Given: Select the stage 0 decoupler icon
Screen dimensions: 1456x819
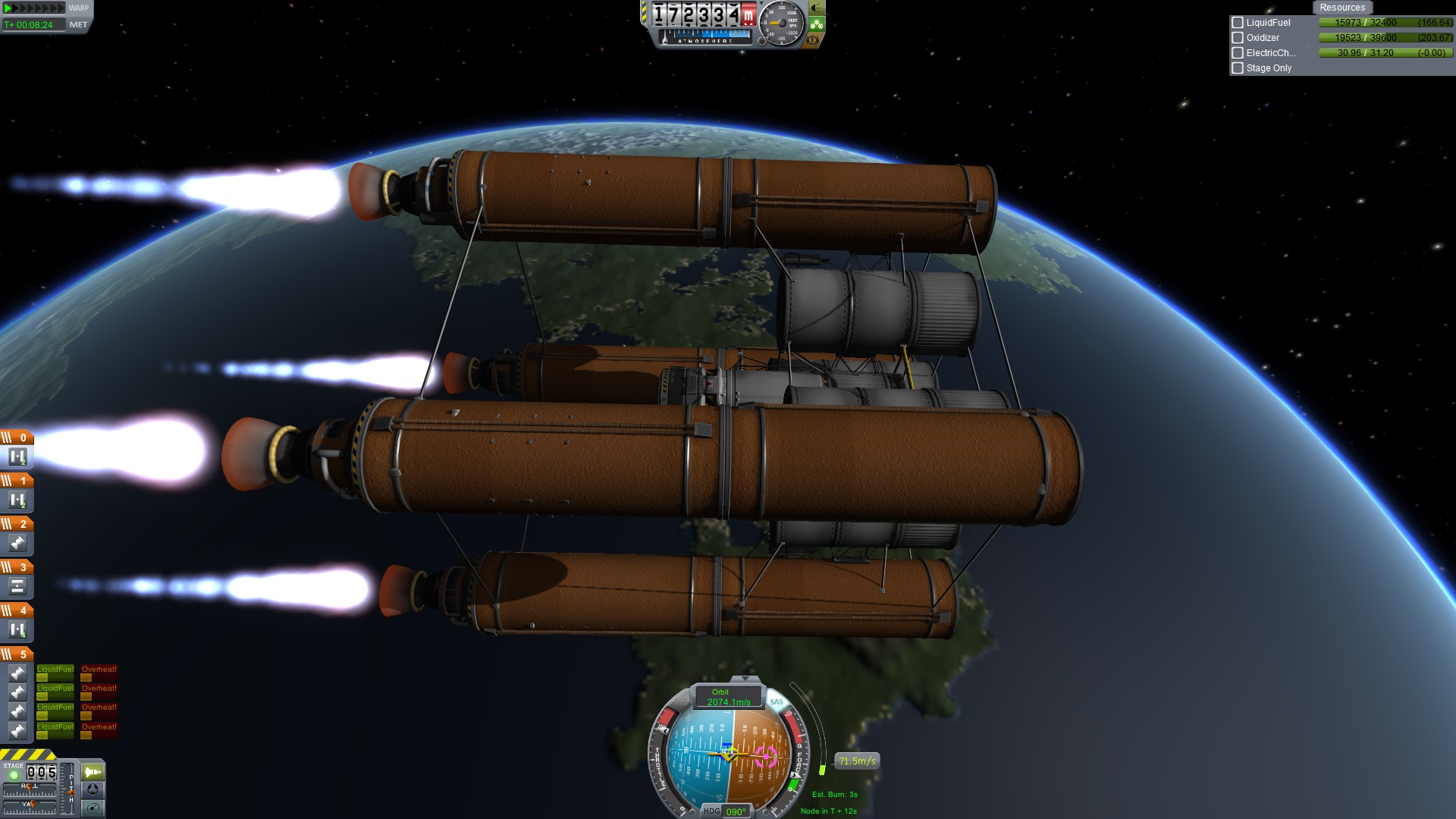Looking at the screenshot, I should (x=17, y=457).
